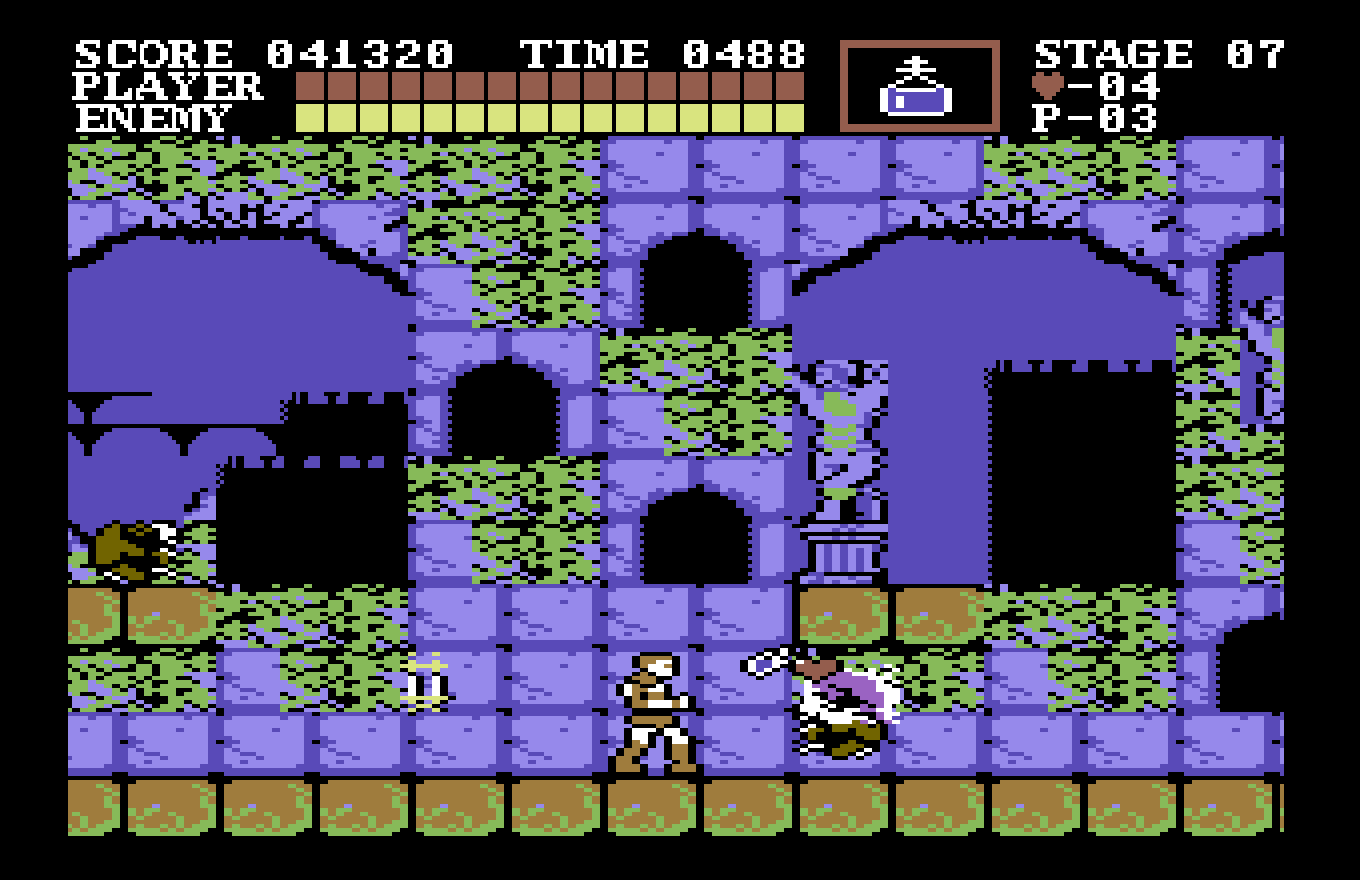Image resolution: width=1360 pixels, height=880 pixels.
Task: Toggle the P-03 lives indicator
Action: coord(1095,118)
